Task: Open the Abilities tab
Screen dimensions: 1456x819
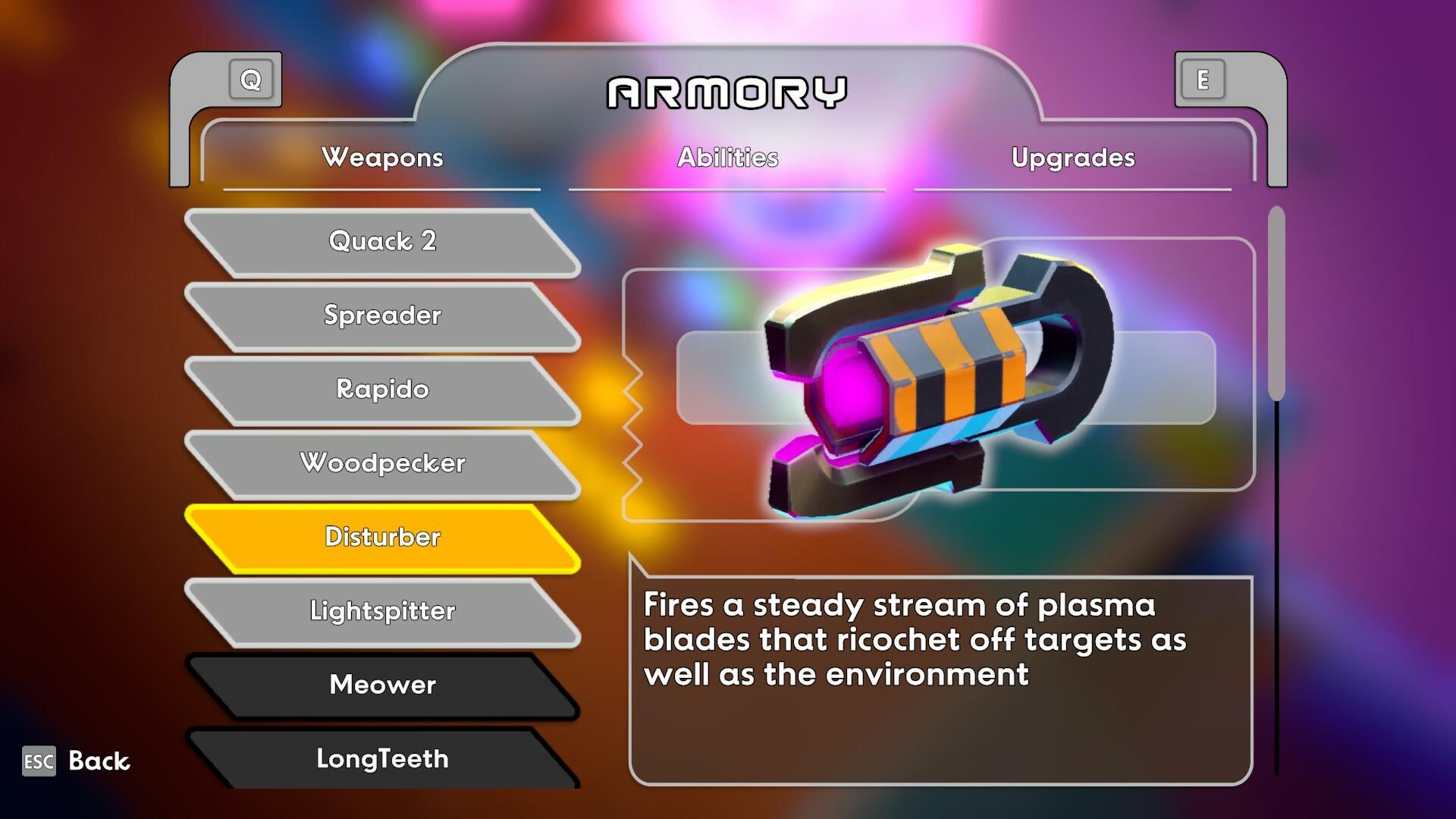Action: 728,158
